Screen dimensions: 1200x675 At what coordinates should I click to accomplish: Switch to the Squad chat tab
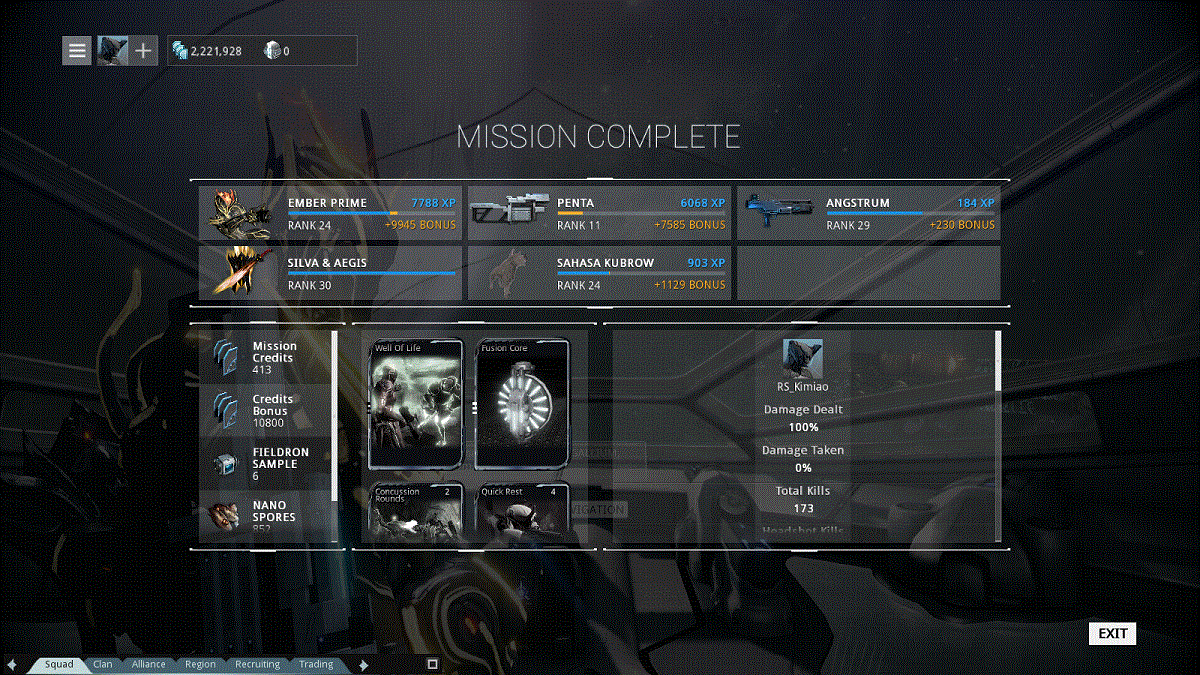tap(58, 664)
